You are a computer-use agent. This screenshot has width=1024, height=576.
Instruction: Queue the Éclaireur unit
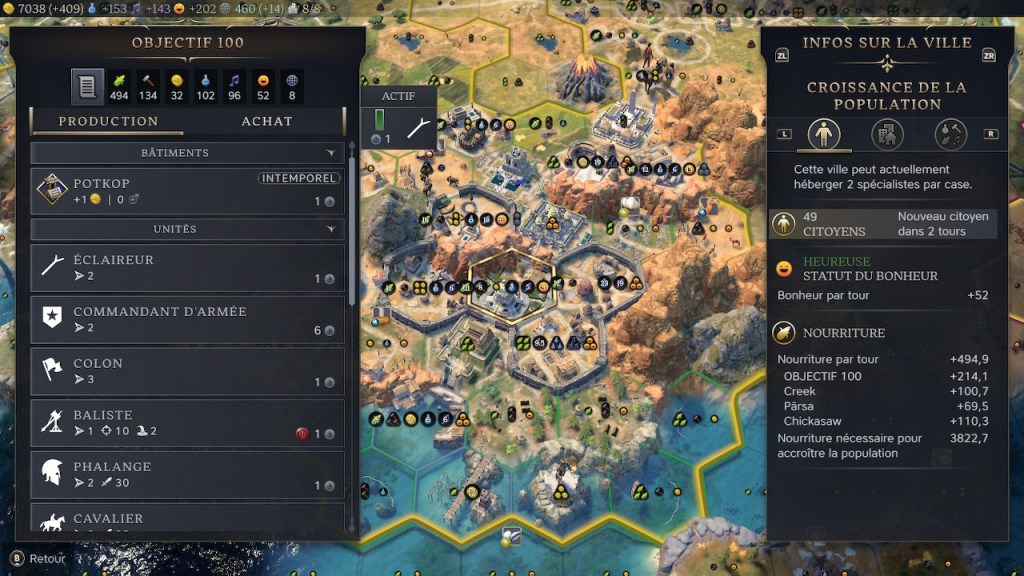(x=188, y=268)
